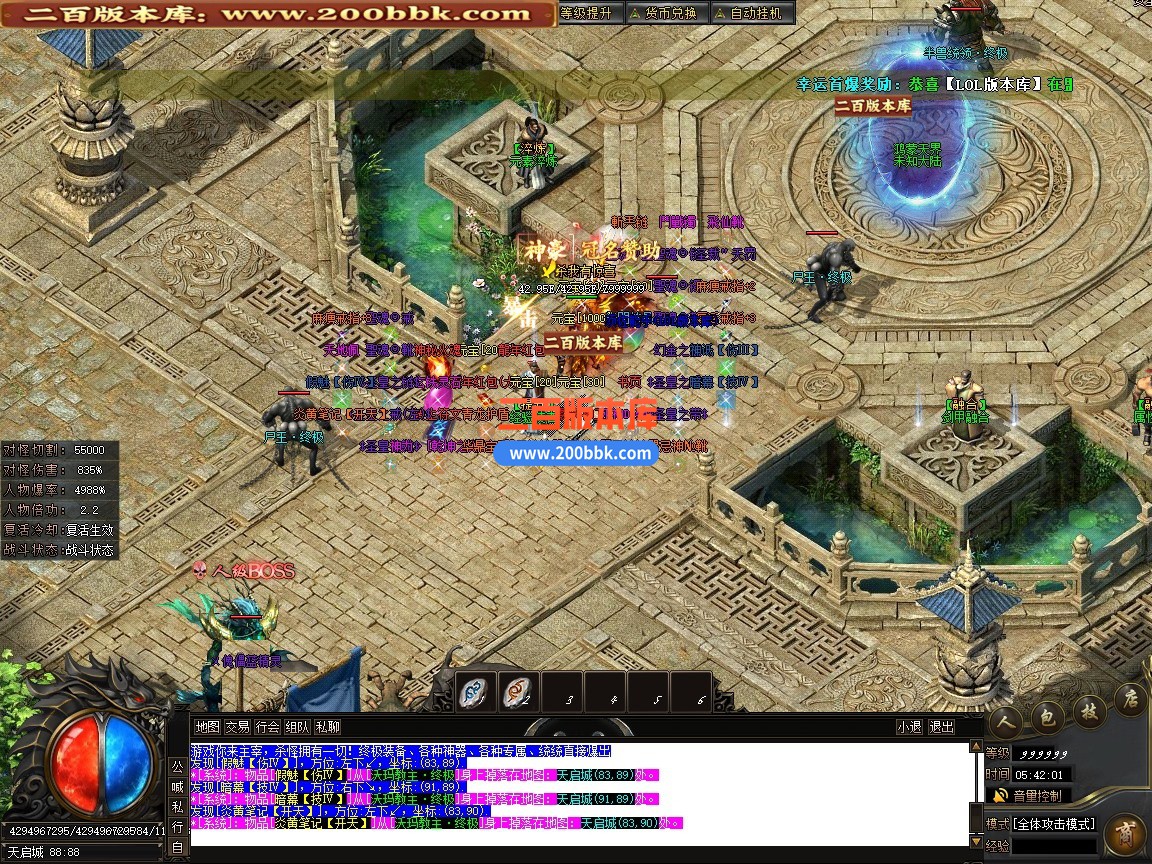Open the 店 shop round button
This screenshot has height=864, width=1152.
click(x=1130, y=697)
